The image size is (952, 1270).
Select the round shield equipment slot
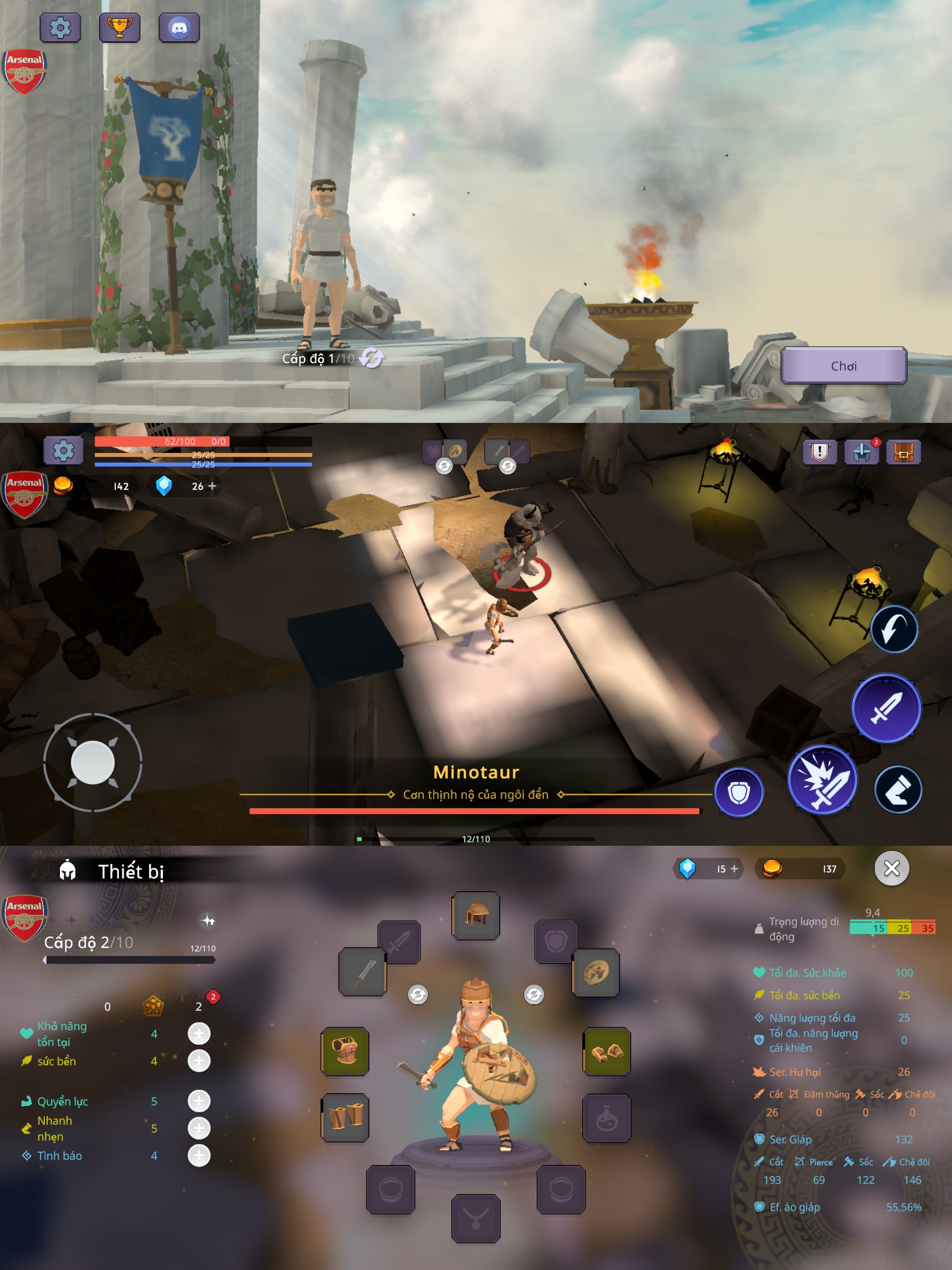point(595,973)
